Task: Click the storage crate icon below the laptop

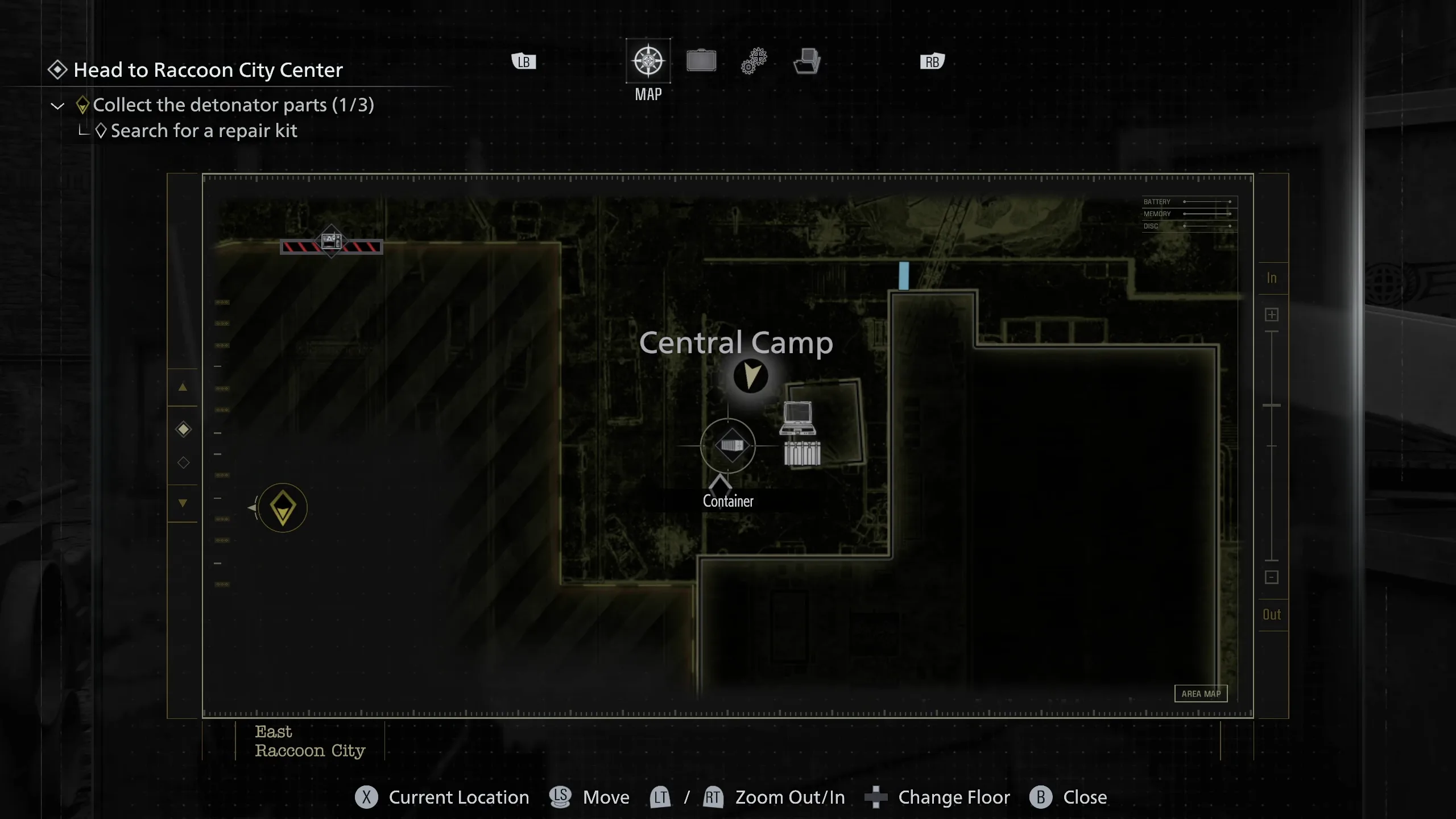Action: (802, 453)
